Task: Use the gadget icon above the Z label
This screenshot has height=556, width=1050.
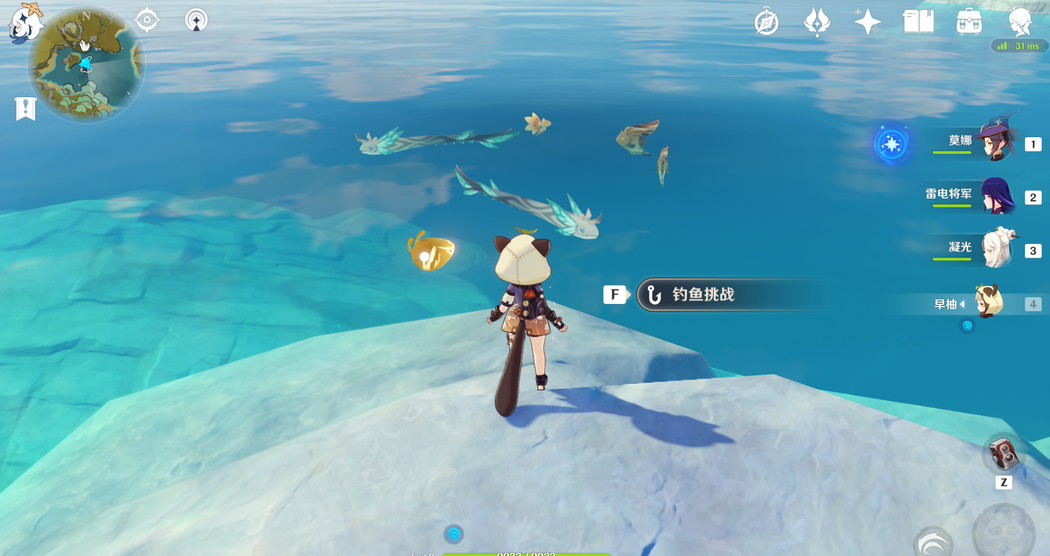Action: pos(1003,455)
